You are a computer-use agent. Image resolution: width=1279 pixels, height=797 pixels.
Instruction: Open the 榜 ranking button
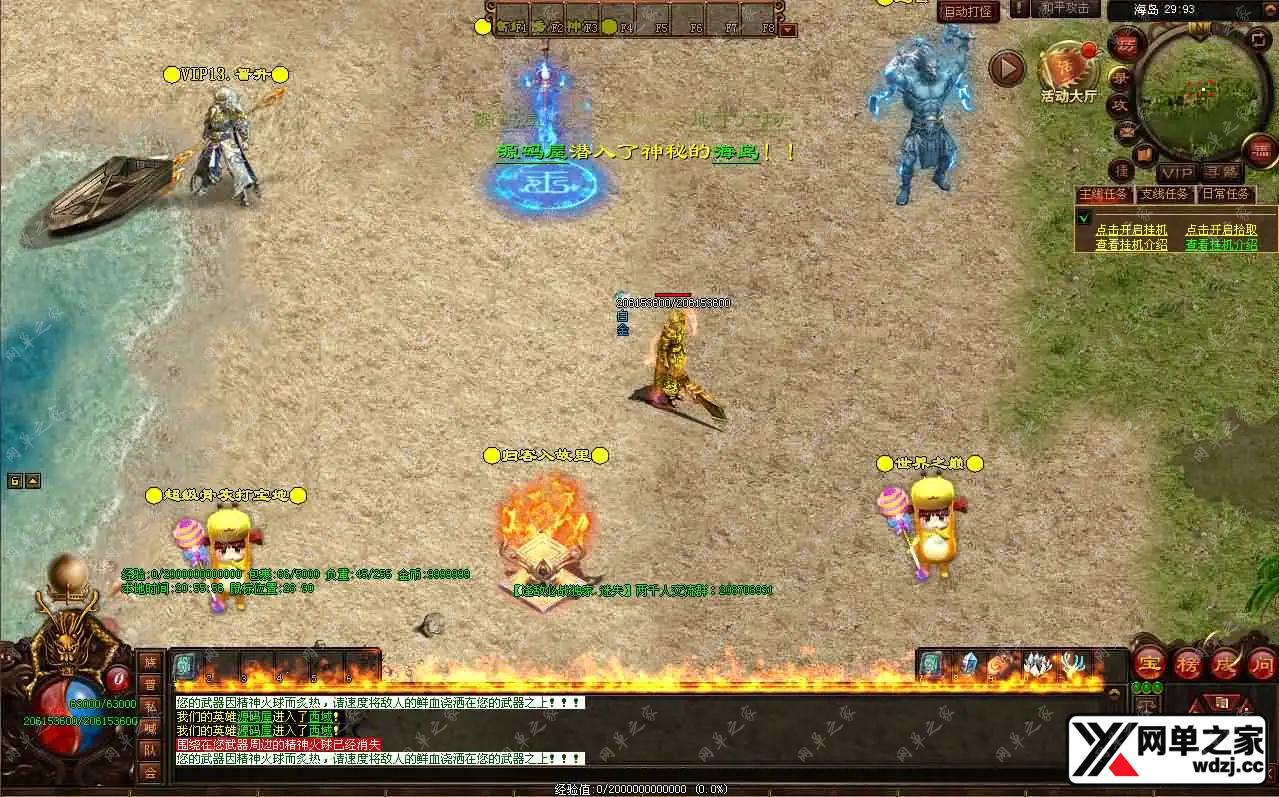click(x=1187, y=661)
